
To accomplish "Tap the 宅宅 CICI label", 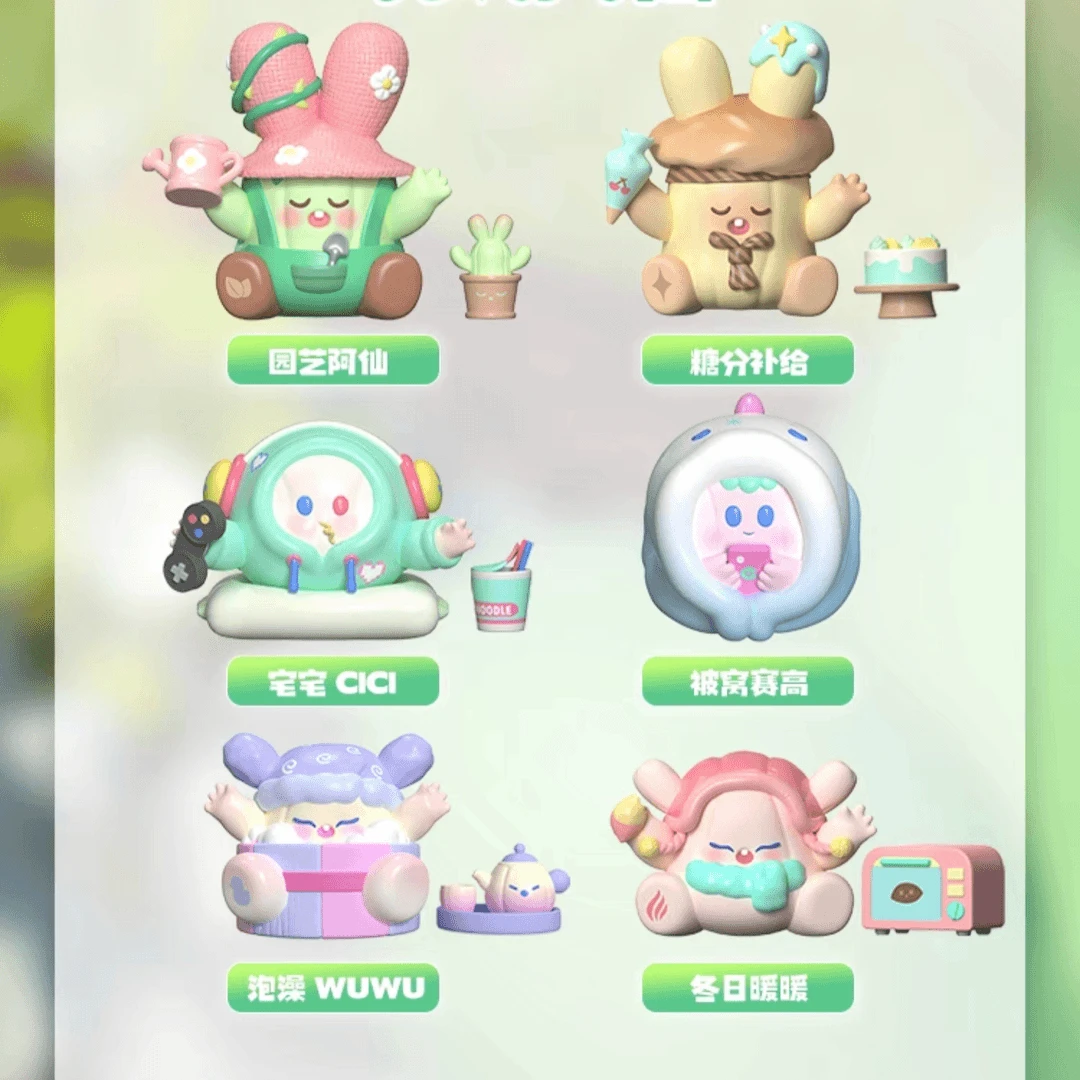I will [333, 683].
